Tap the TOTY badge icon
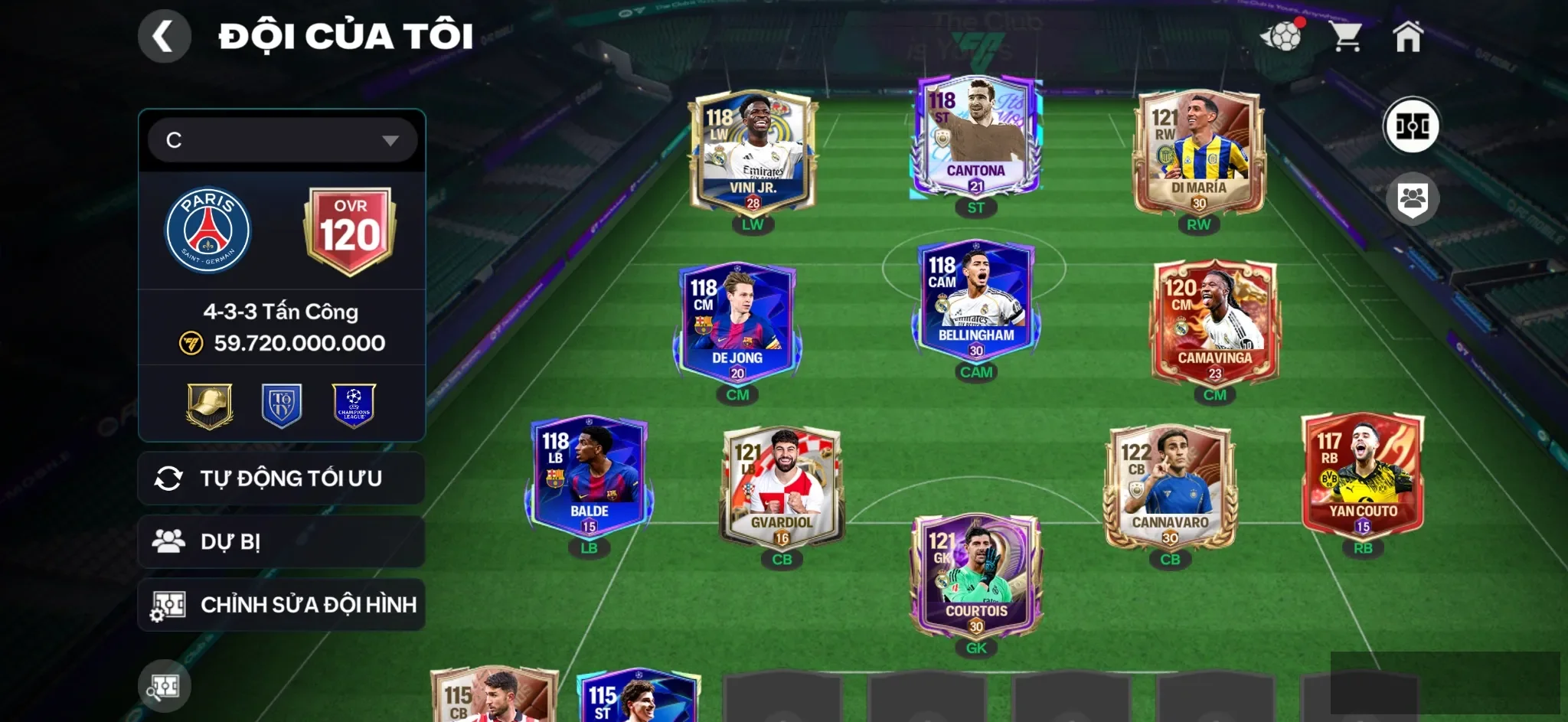The width and height of the screenshot is (1568, 722). (281, 407)
